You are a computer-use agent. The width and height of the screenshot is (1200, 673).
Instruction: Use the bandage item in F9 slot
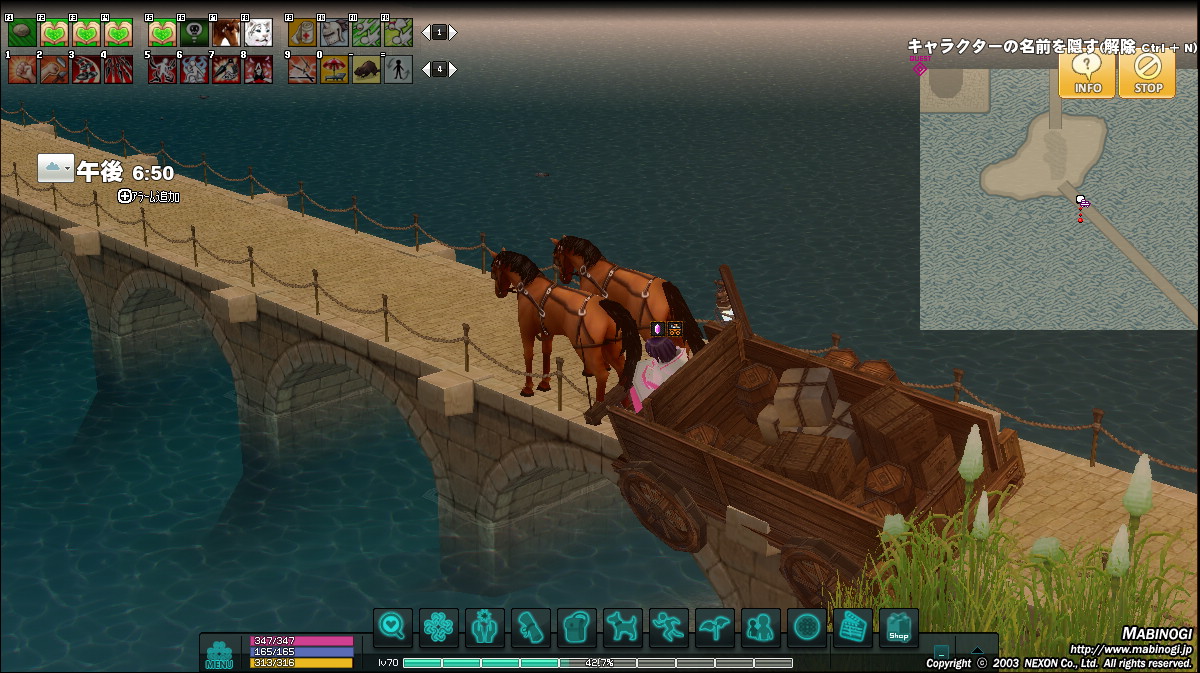[302, 33]
